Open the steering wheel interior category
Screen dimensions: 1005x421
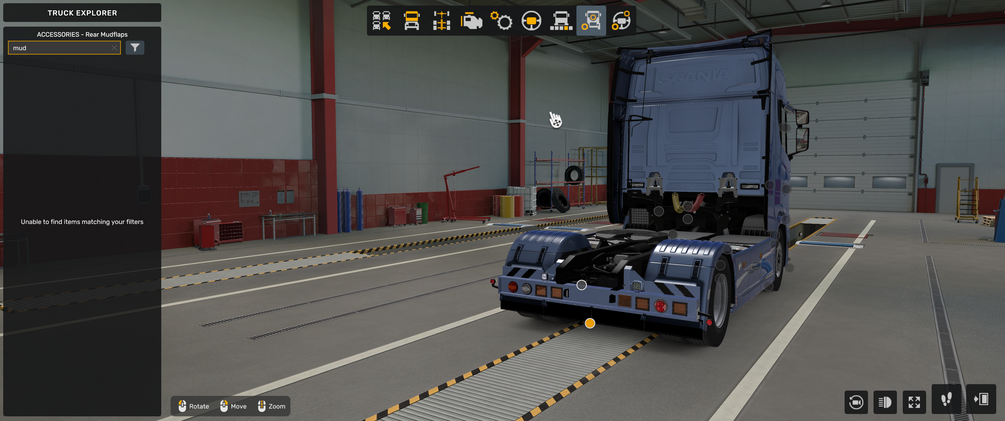[531, 21]
